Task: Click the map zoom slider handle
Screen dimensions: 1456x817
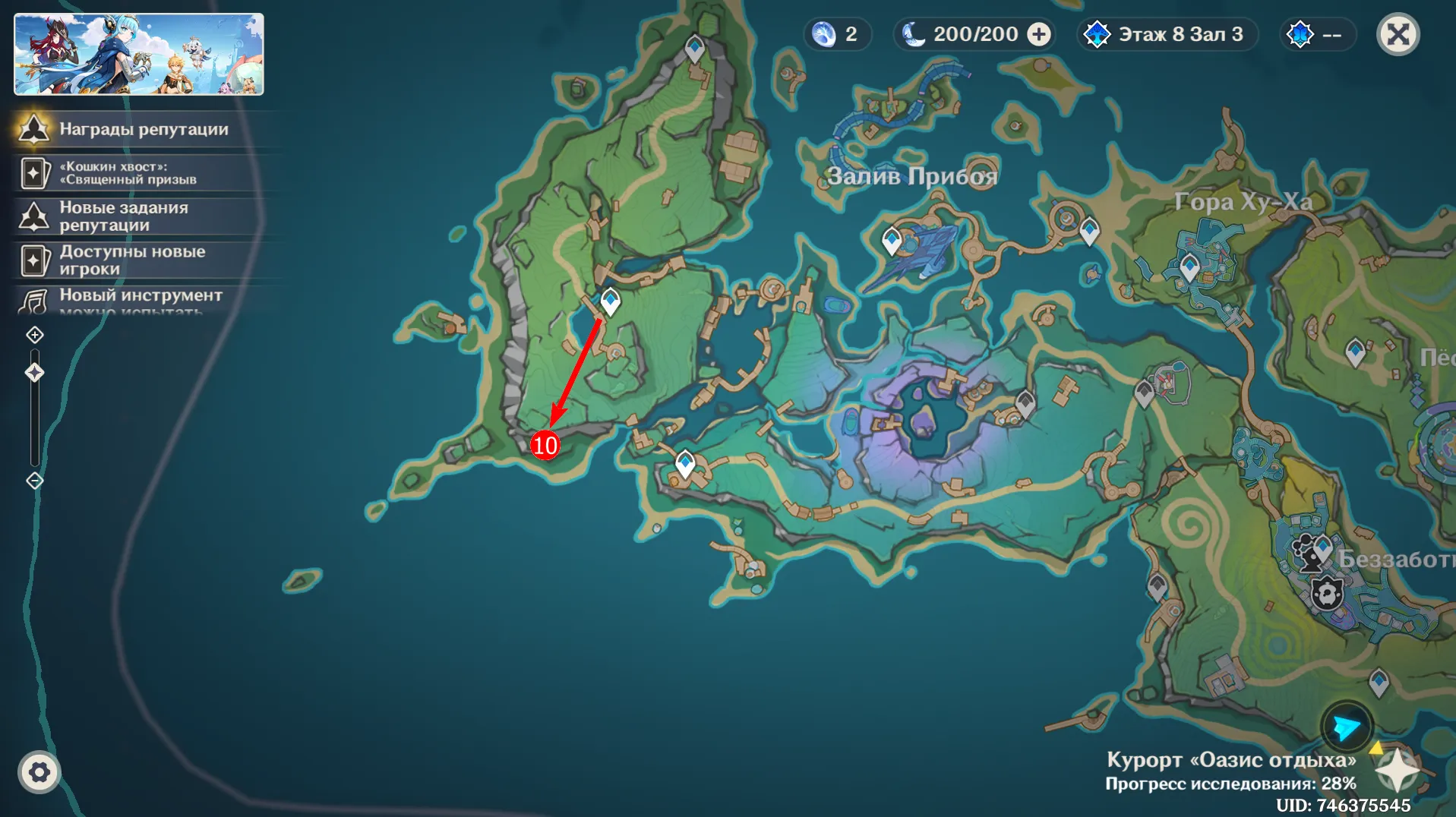Action: click(35, 372)
